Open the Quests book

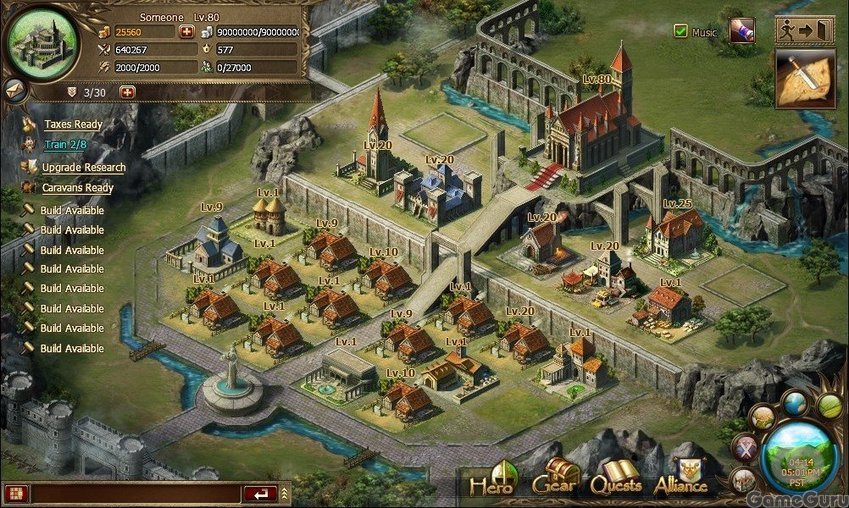coord(615,479)
